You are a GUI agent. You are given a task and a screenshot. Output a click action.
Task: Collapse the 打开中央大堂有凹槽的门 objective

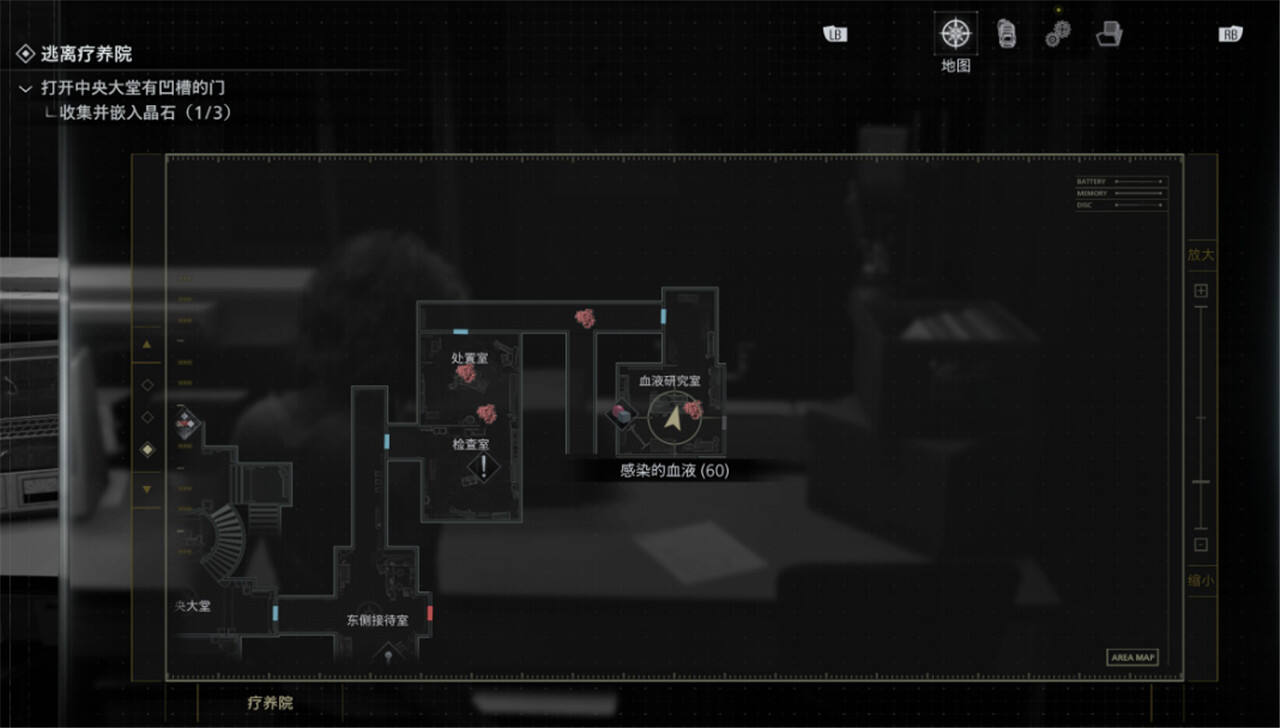pos(25,89)
